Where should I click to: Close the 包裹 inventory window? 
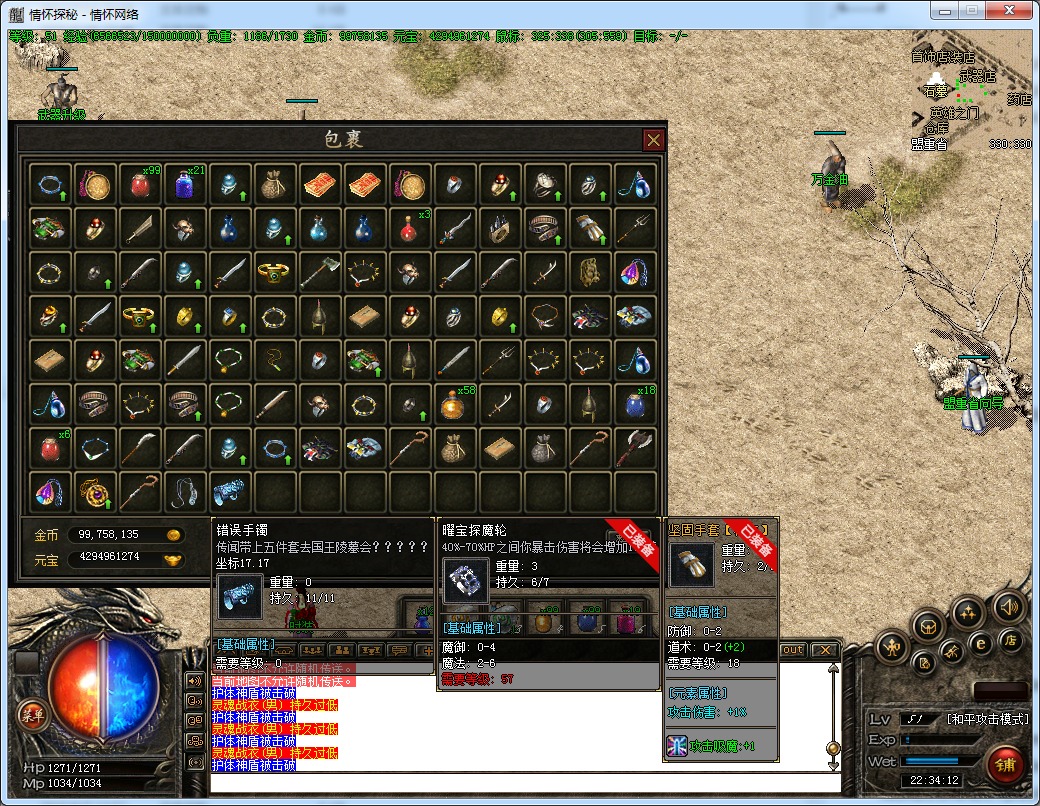pos(653,140)
